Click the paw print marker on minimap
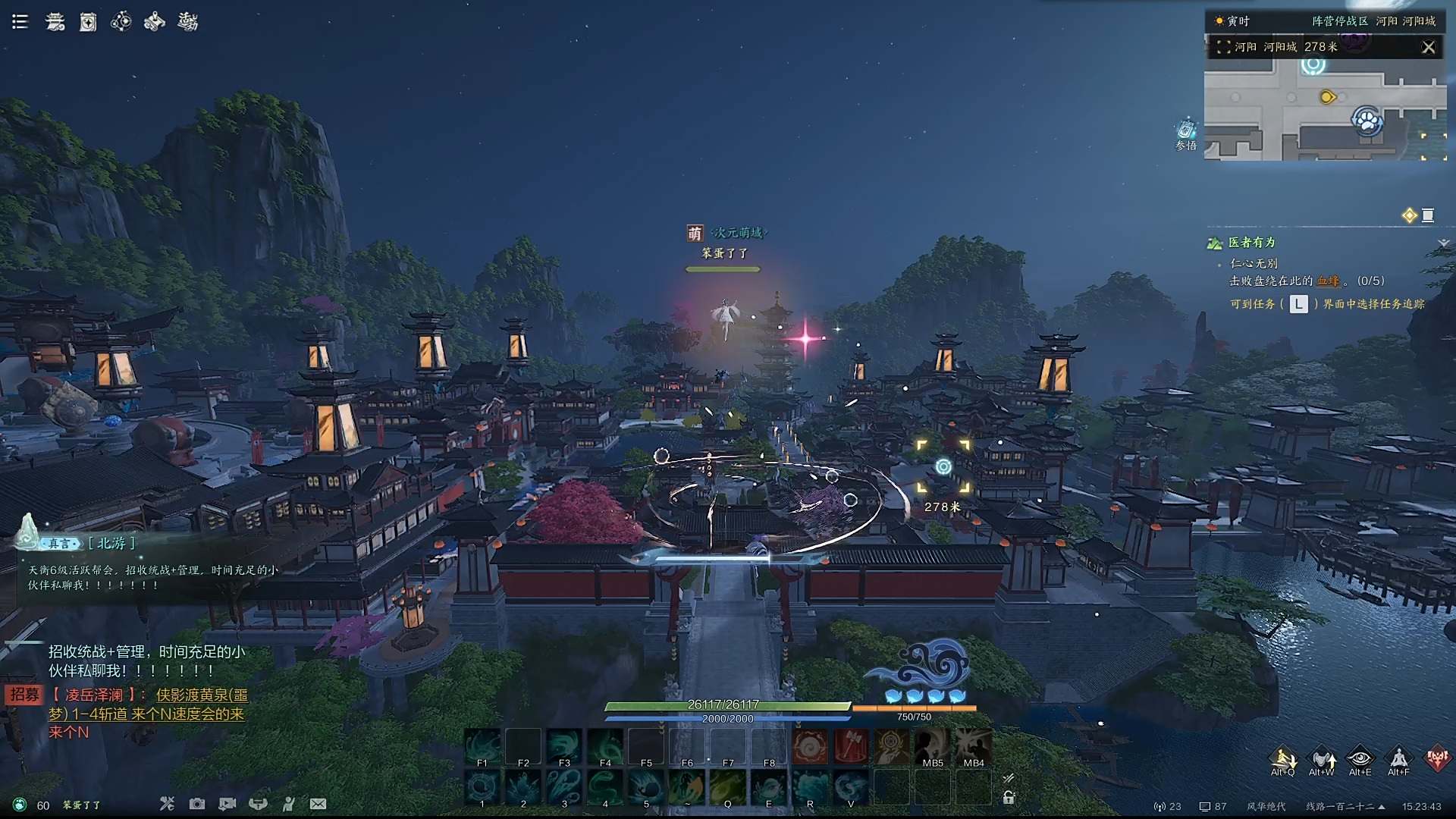The image size is (1456, 819). (1367, 120)
